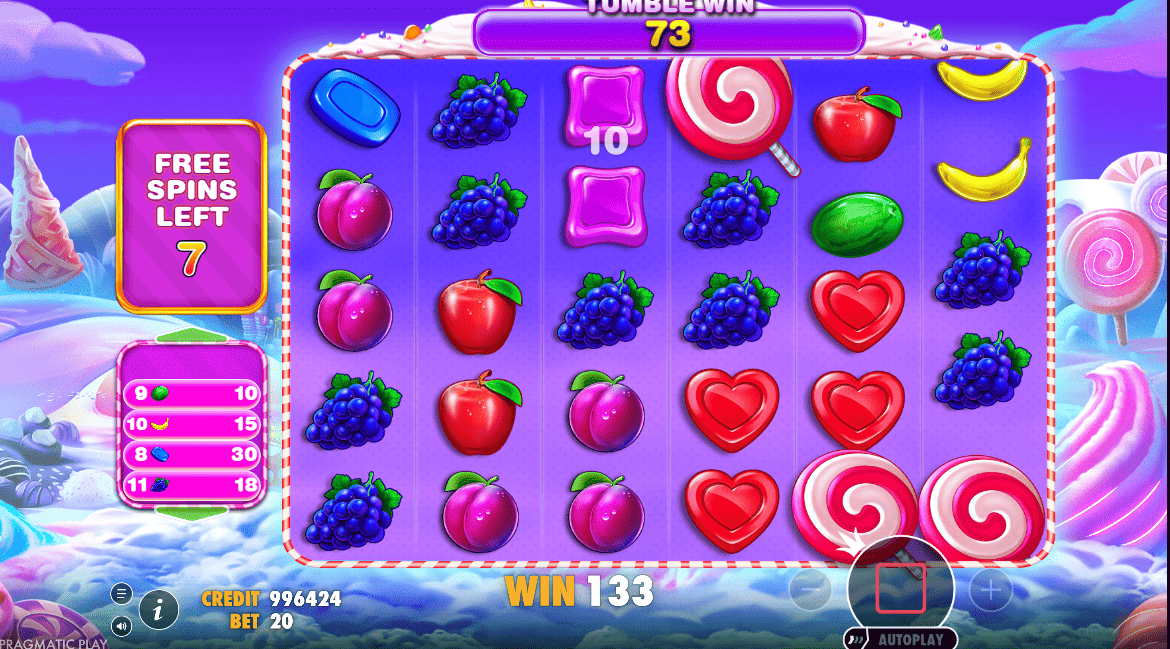Decrease the bet with minus button
This screenshot has height=649, width=1170.
tap(810, 591)
